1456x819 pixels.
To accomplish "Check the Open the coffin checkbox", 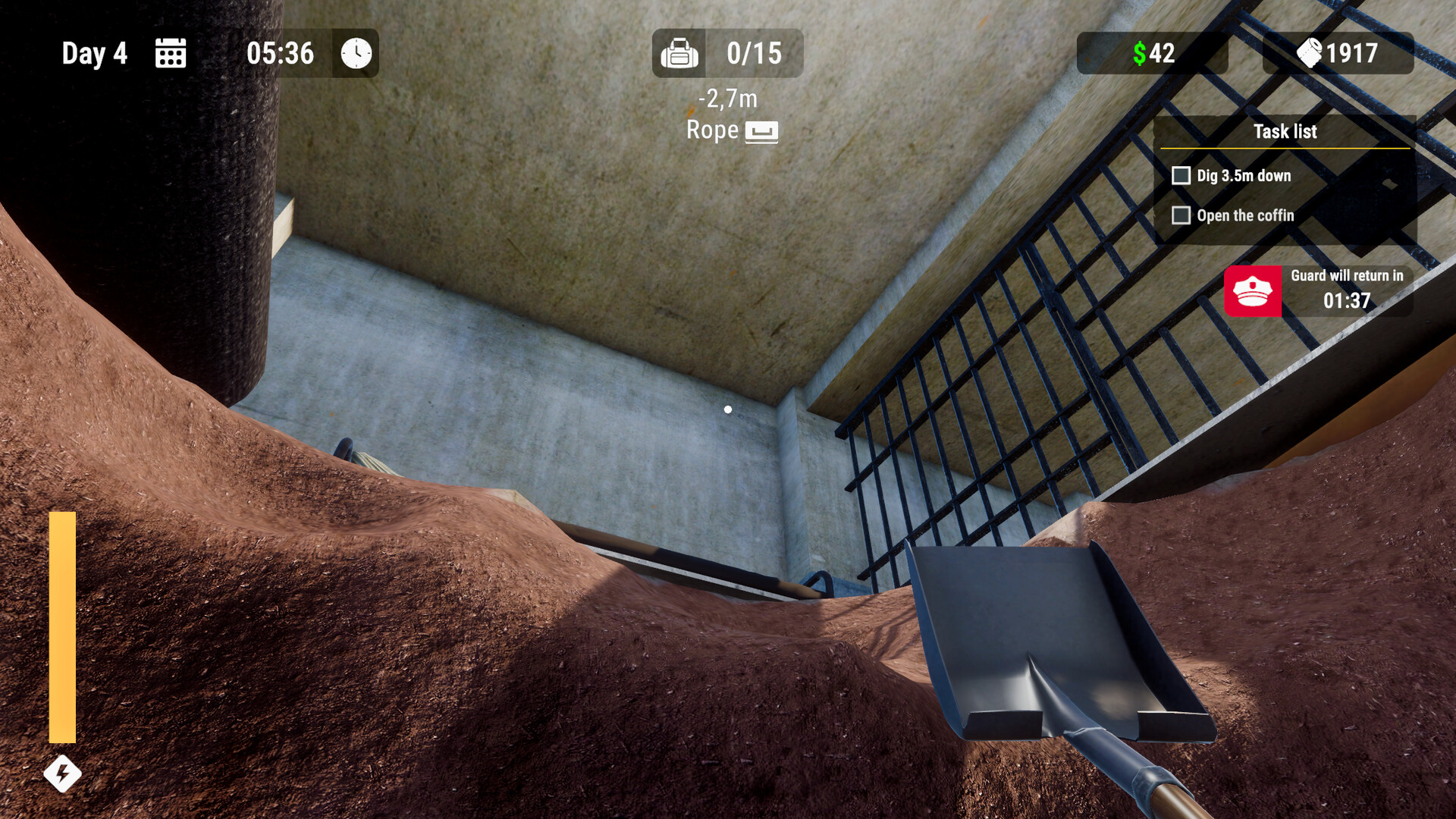I will (x=1181, y=215).
